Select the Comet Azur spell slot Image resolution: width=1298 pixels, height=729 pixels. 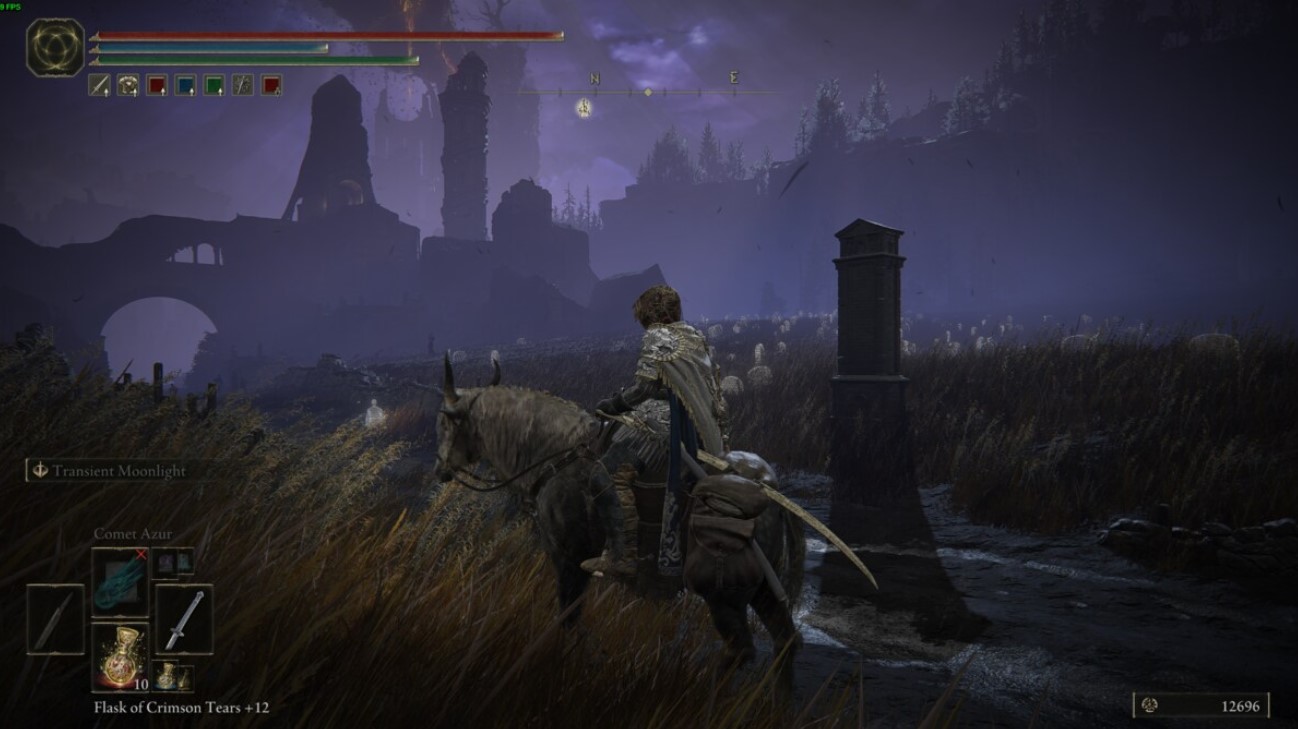(x=120, y=584)
